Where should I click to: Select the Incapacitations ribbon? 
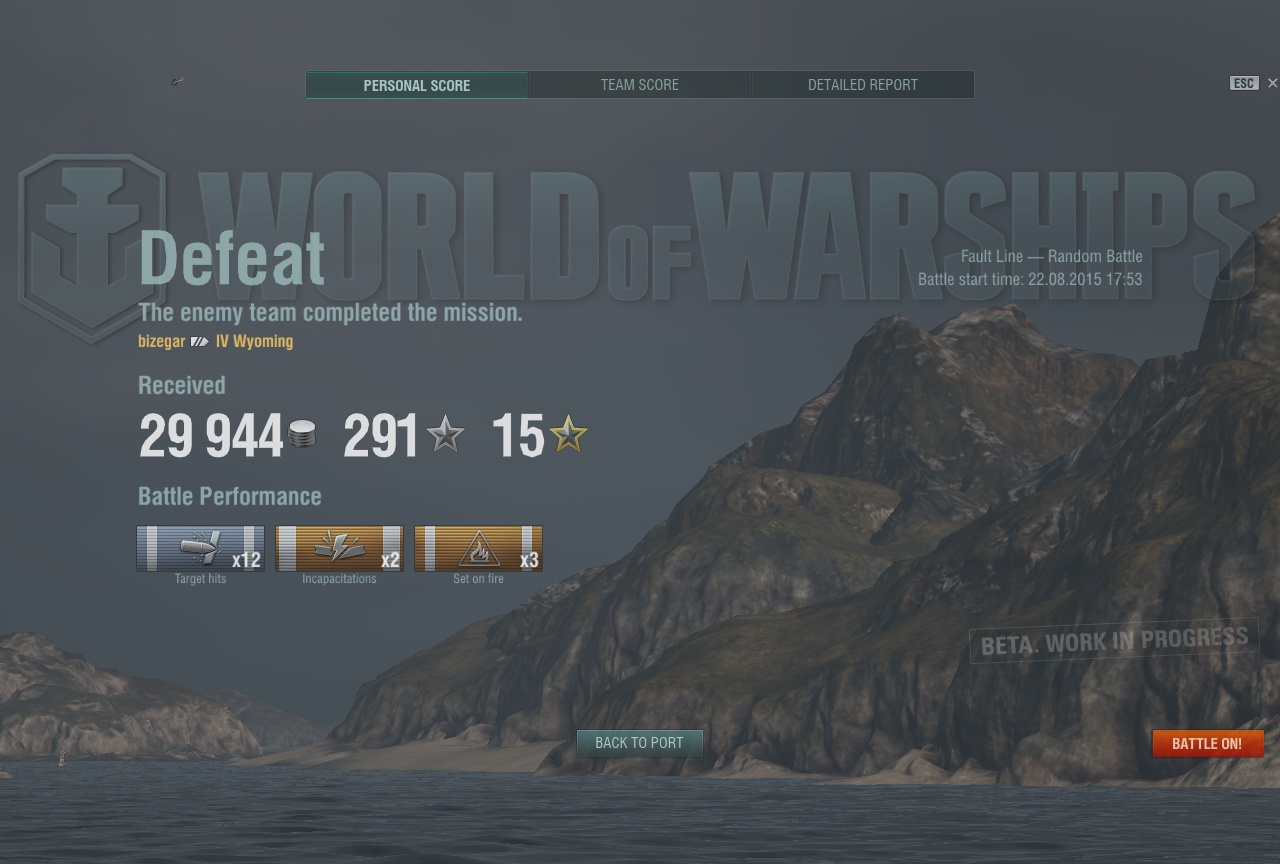coord(339,549)
